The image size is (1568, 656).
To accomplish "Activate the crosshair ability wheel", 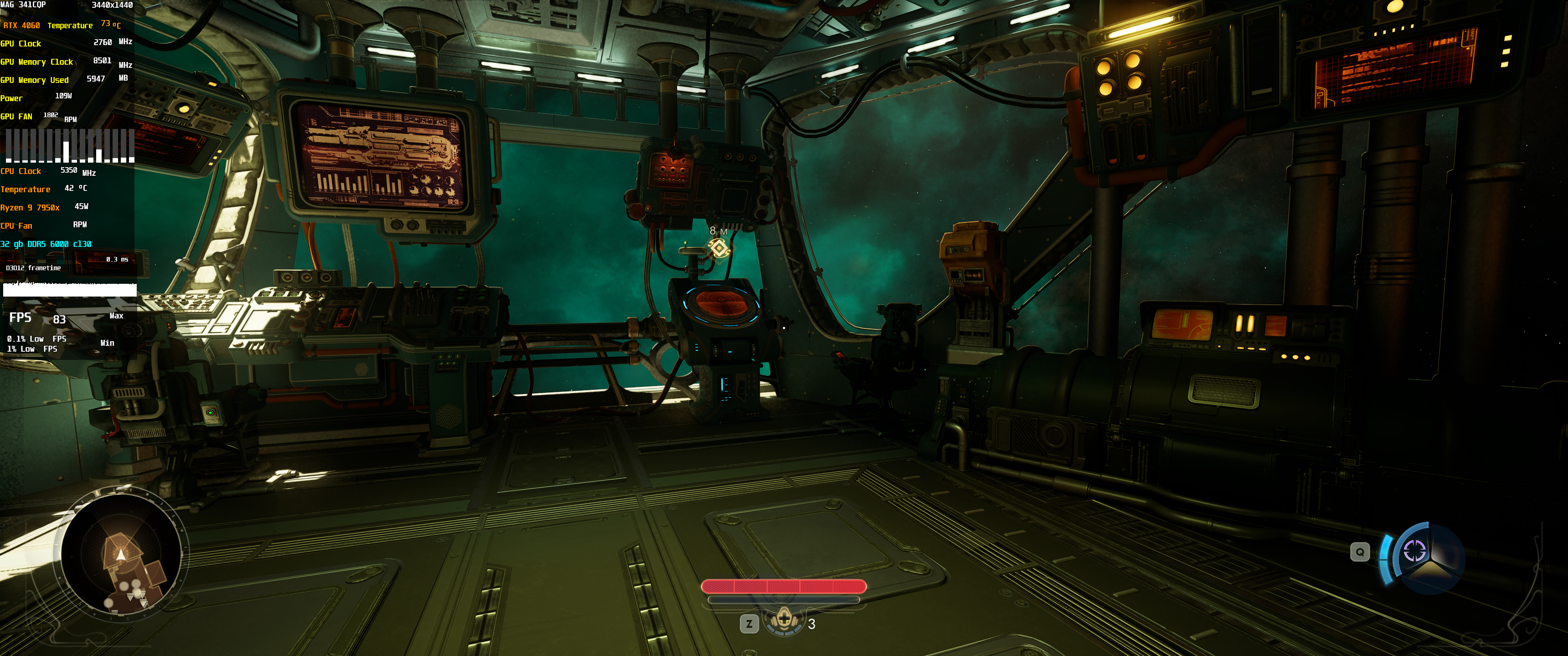I will [x=1414, y=551].
